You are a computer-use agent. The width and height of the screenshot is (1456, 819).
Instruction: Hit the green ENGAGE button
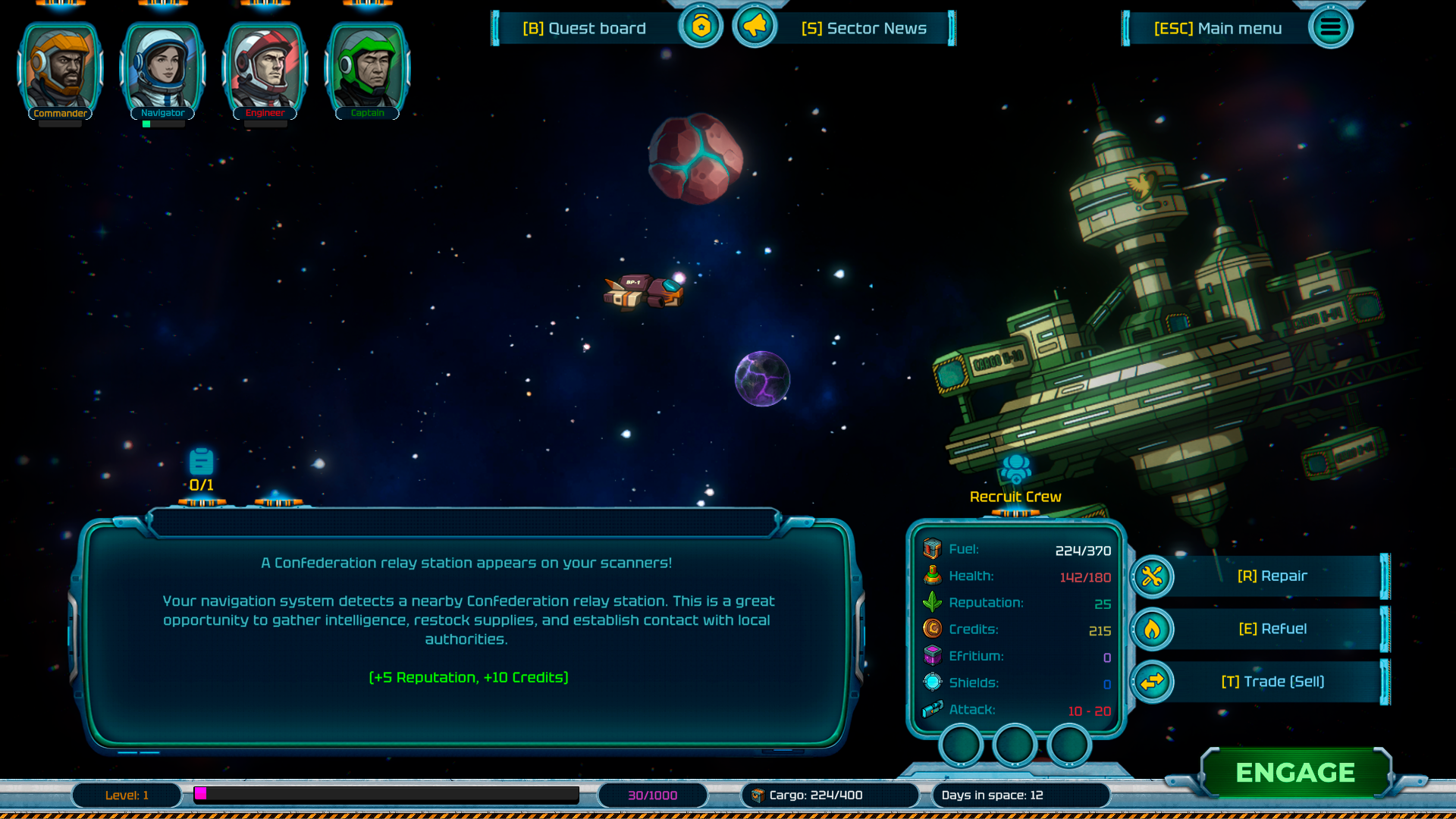(x=1295, y=773)
